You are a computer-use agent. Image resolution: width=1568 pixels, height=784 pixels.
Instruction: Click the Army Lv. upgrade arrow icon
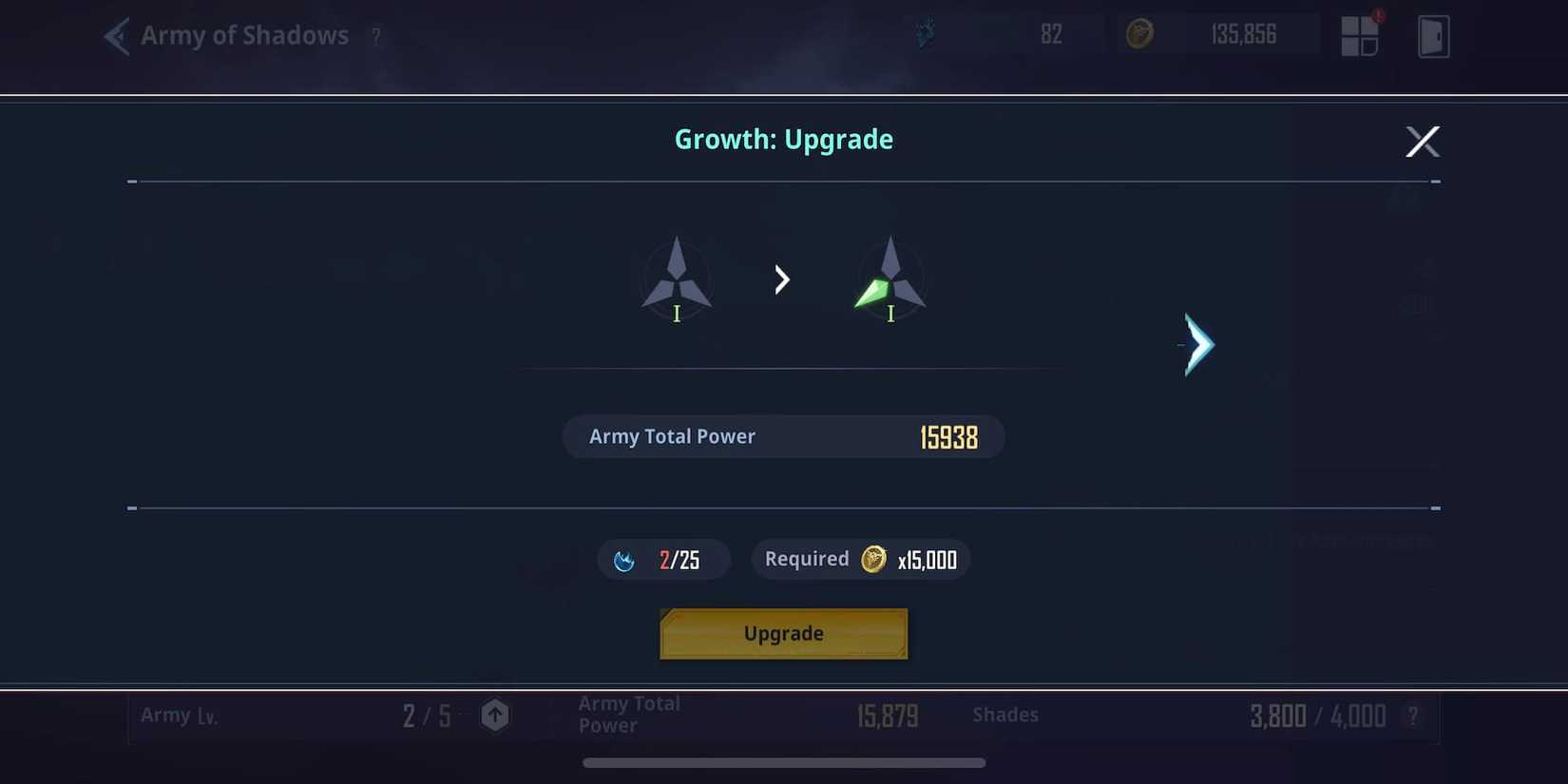(x=493, y=715)
